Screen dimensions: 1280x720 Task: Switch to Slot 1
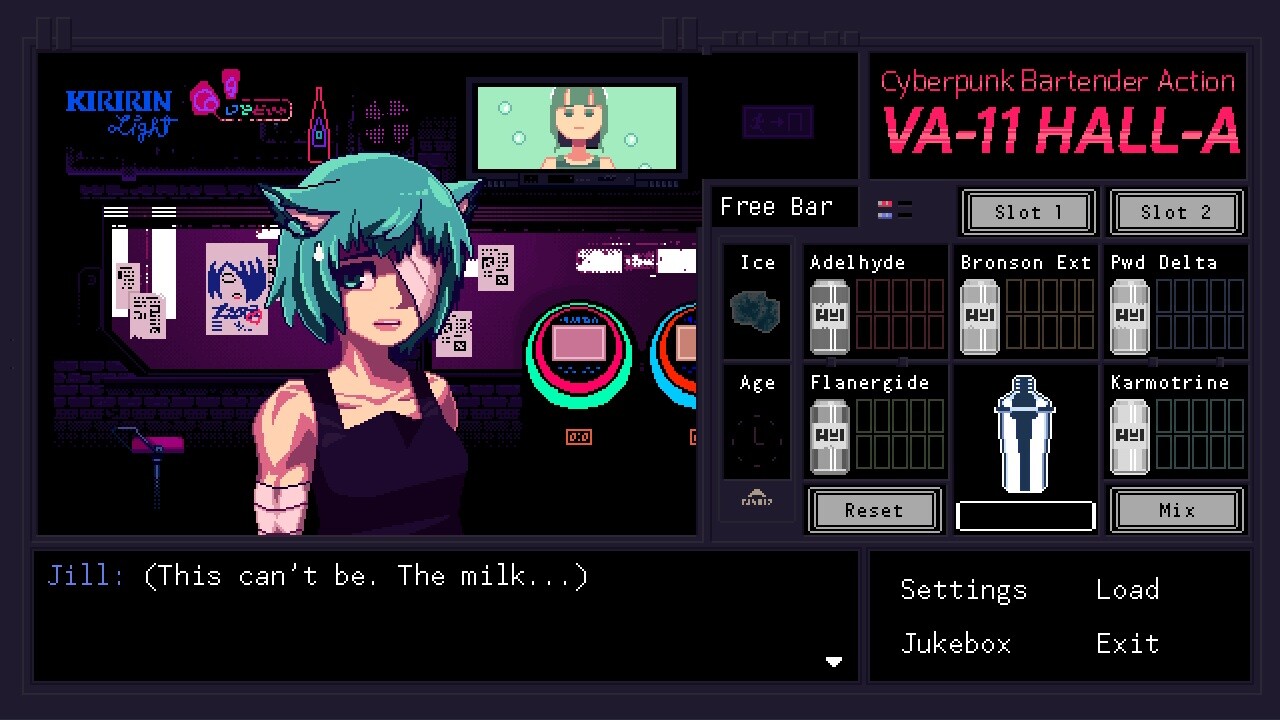coord(1027,212)
